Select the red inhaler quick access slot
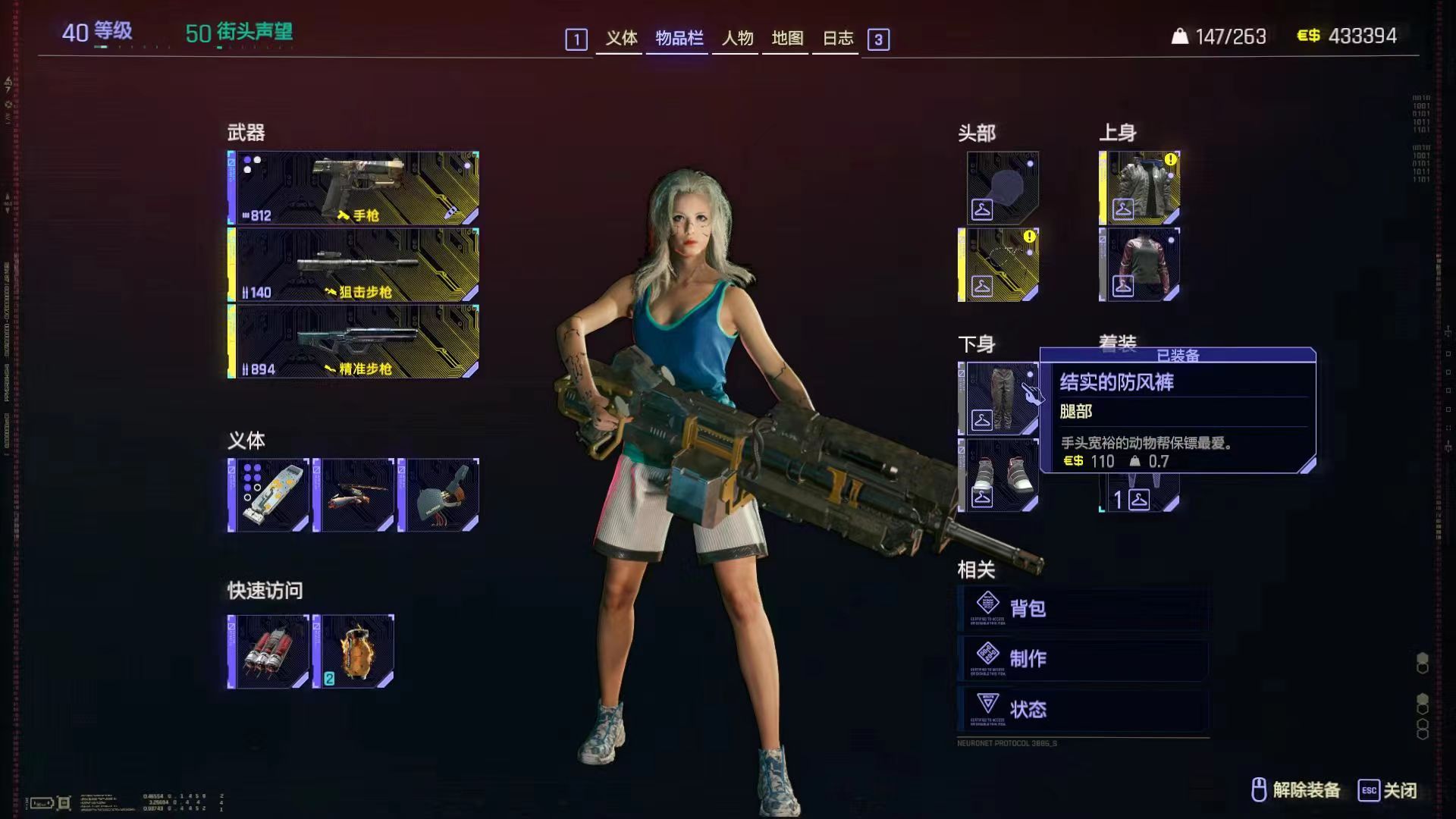The image size is (1456, 819). pos(269,652)
